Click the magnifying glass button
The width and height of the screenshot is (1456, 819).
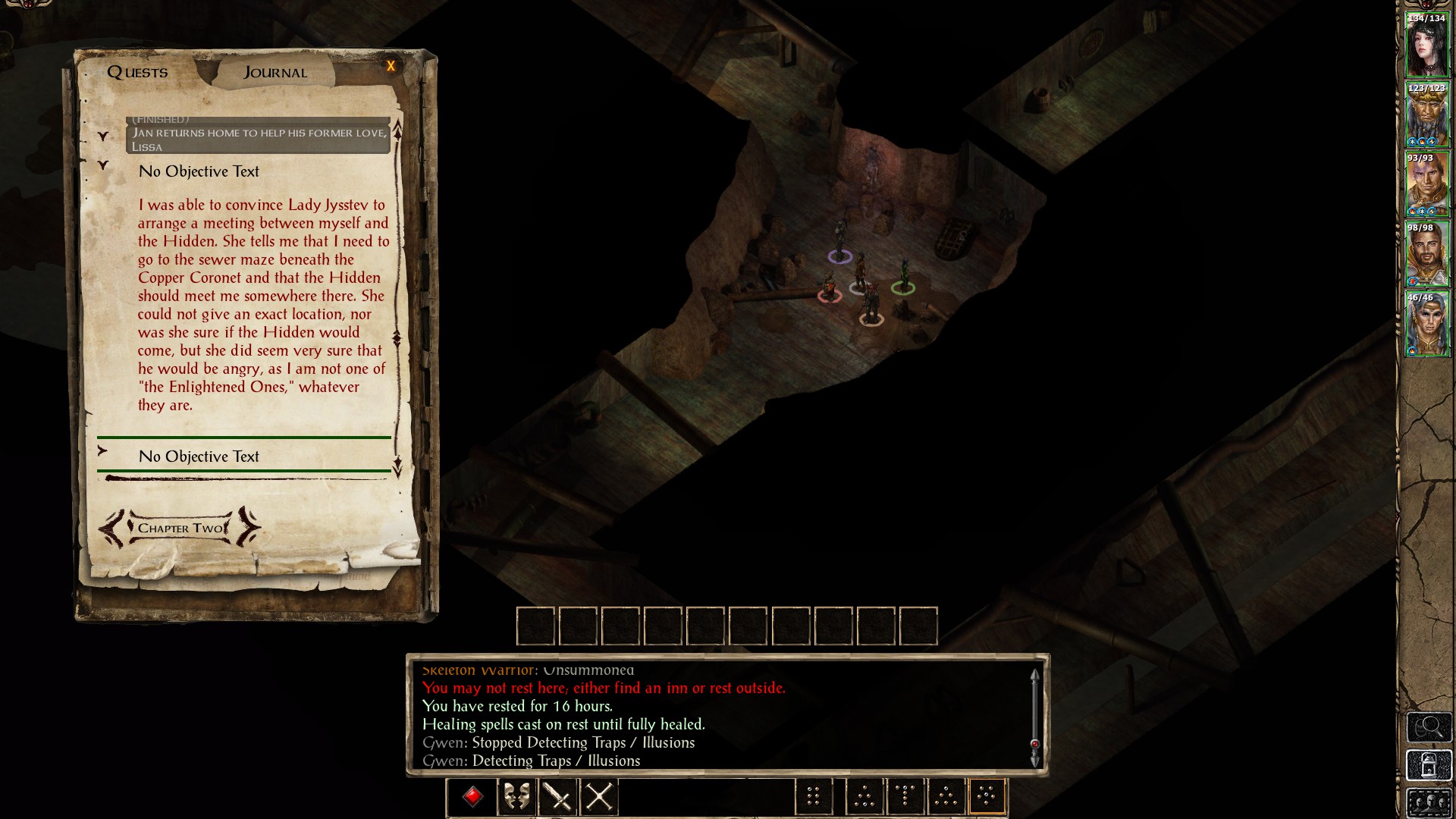point(1429,728)
